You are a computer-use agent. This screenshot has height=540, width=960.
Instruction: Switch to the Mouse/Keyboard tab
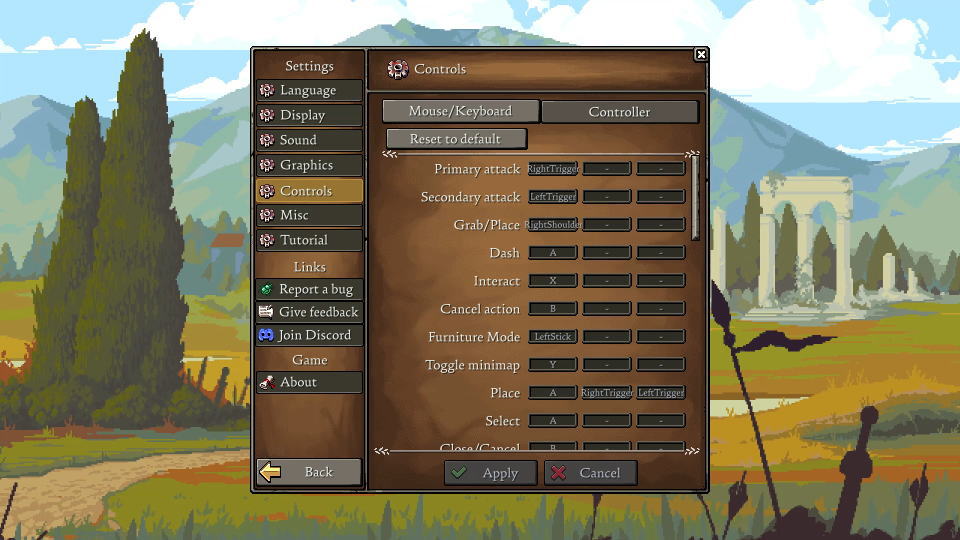(460, 111)
